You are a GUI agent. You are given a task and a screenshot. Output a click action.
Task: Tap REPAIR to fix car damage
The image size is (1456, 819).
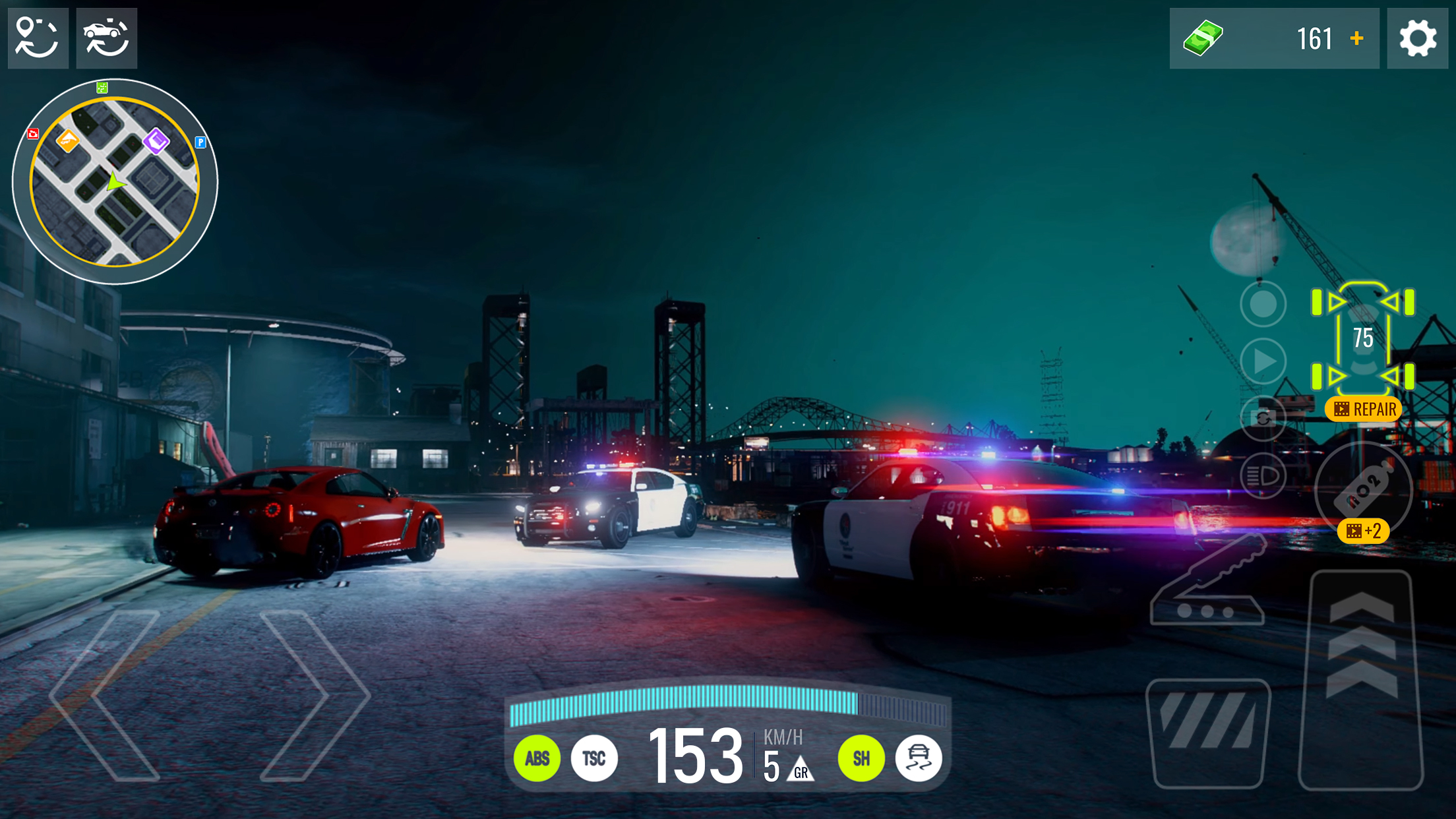[1363, 409]
